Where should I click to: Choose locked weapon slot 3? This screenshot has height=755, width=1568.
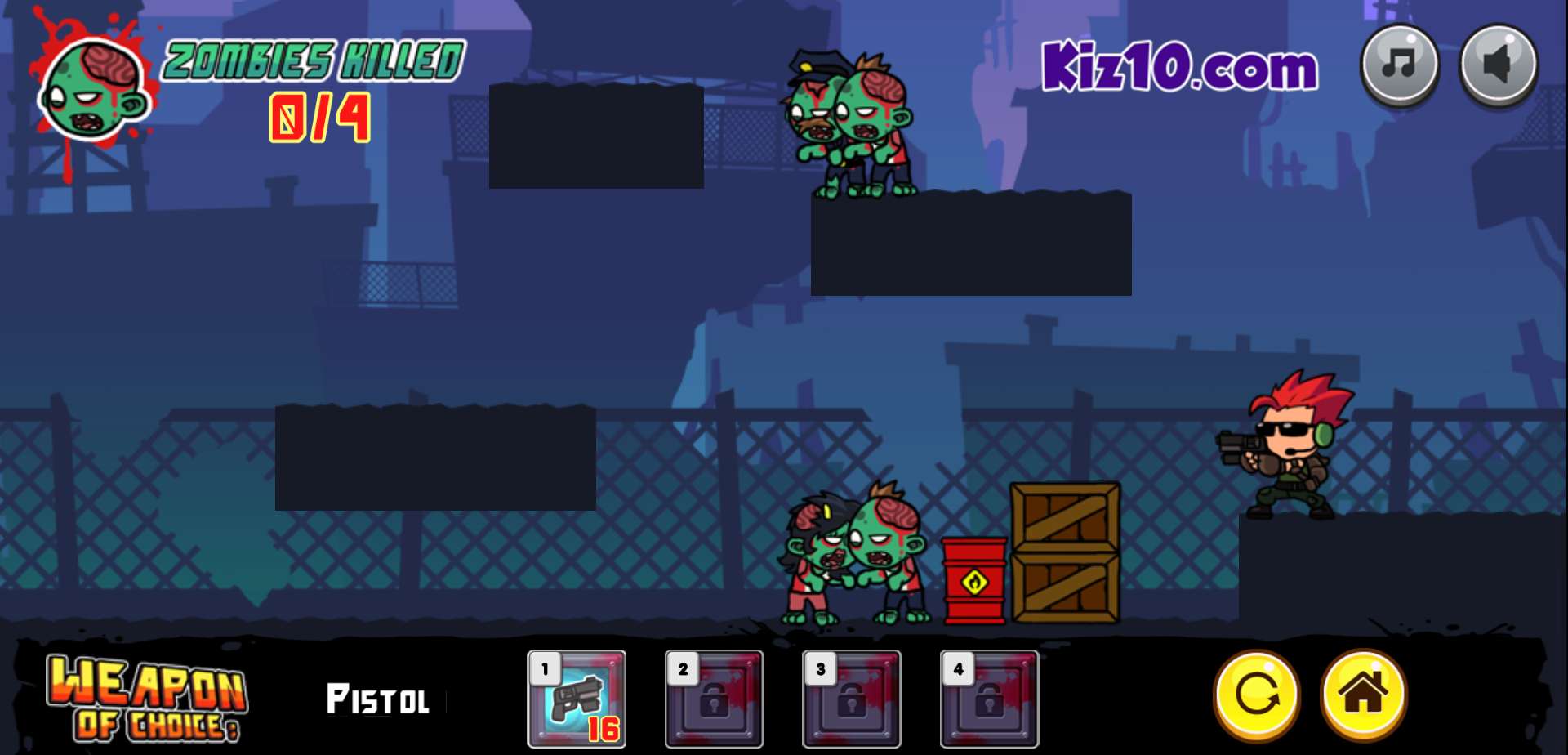[x=851, y=699]
